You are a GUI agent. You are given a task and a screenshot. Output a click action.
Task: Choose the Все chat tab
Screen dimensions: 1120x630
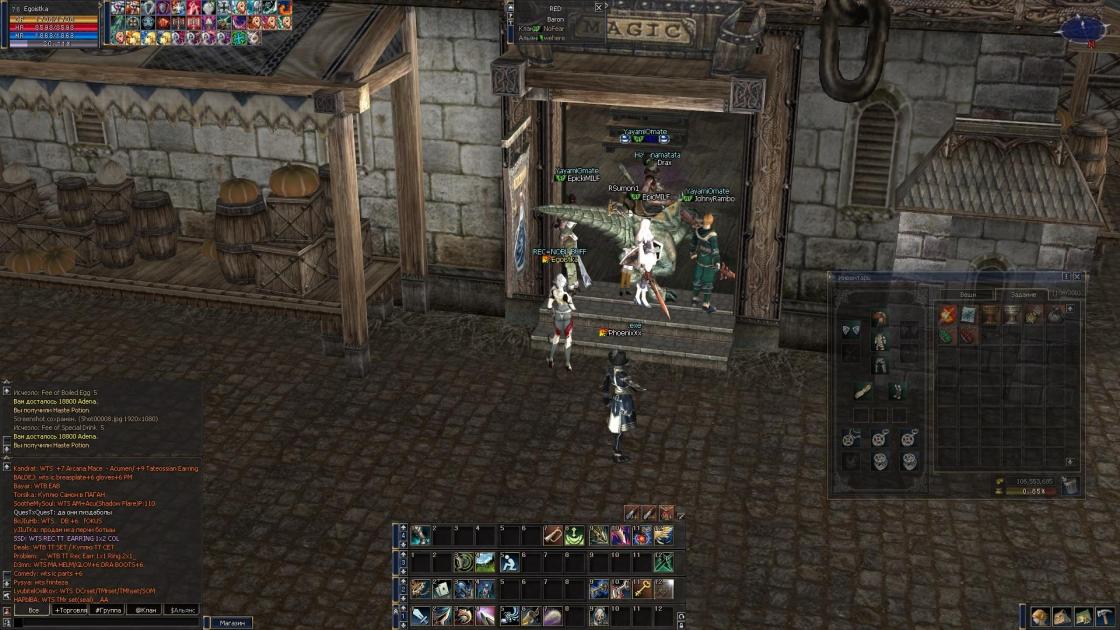33,609
